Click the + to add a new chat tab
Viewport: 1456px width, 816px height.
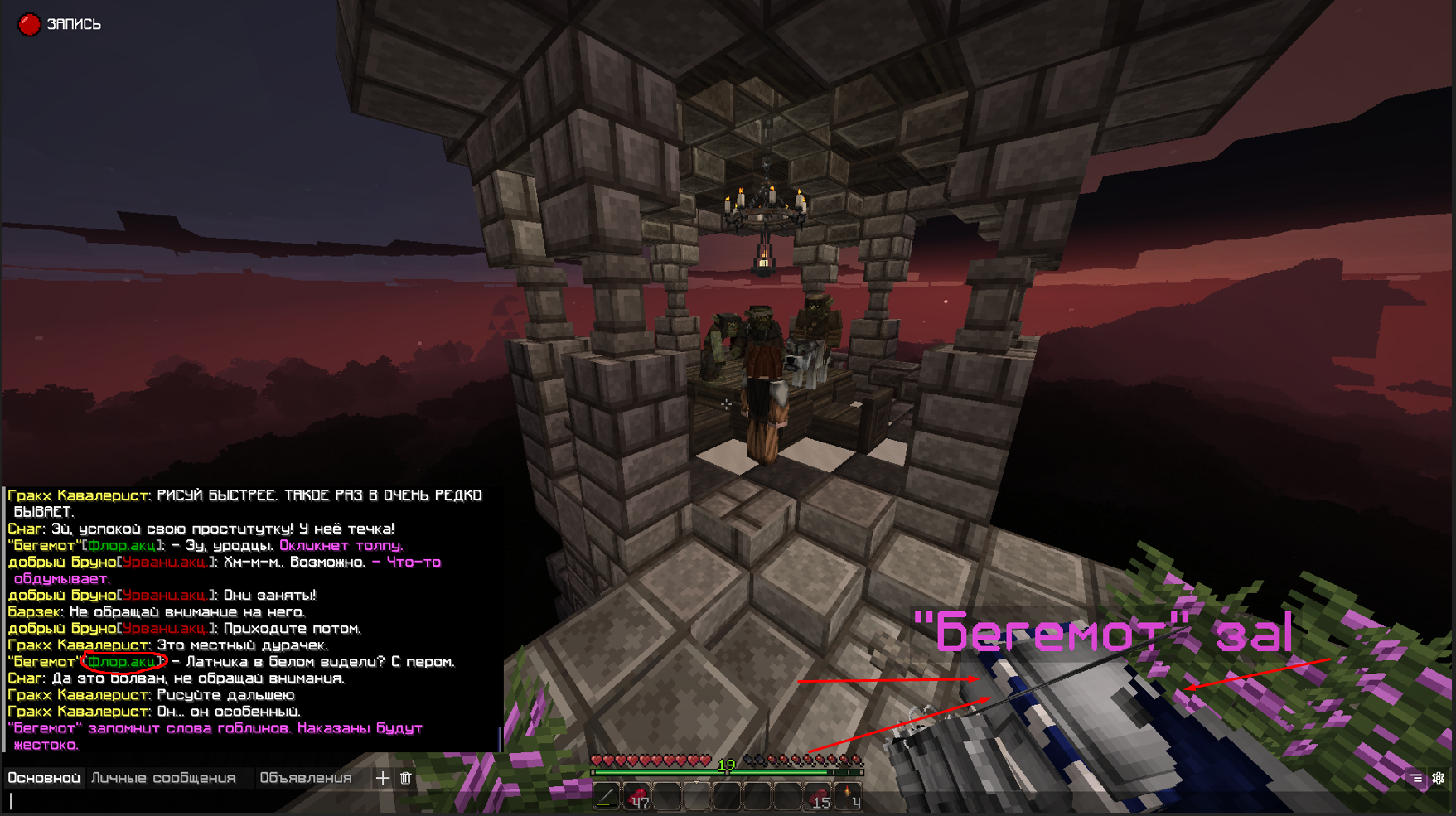(382, 778)
